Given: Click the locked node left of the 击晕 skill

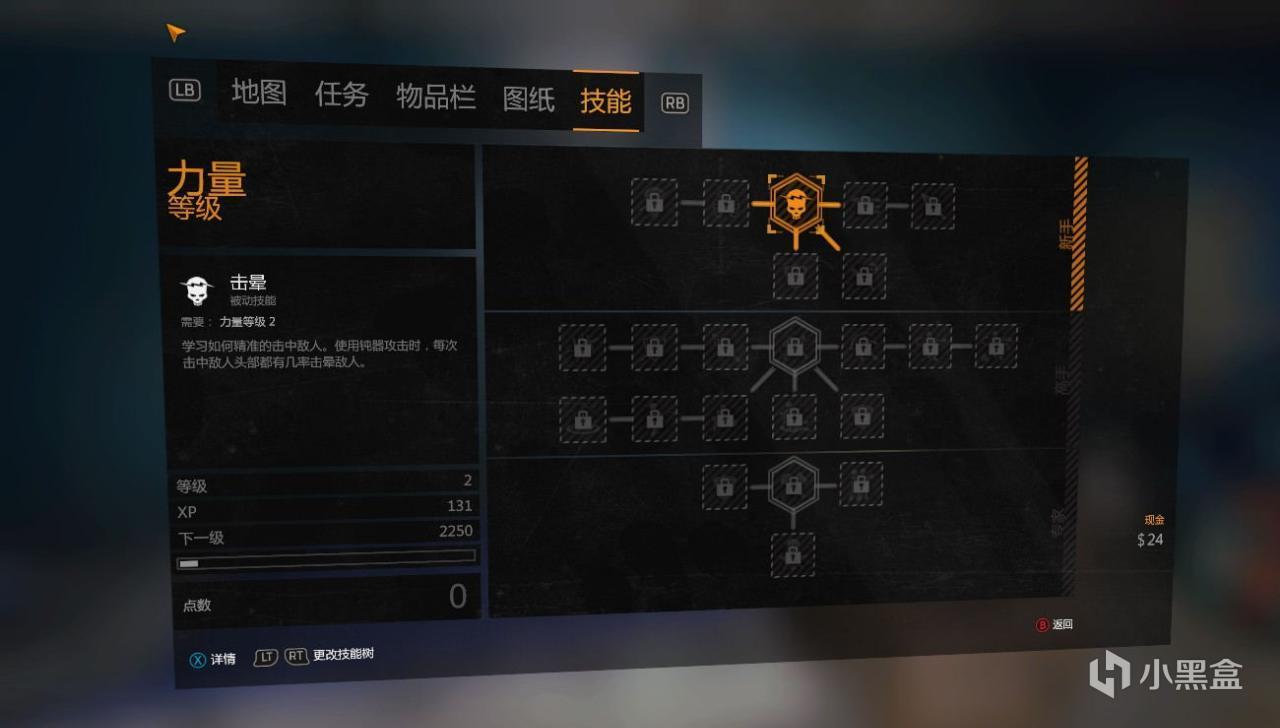Looking at the screenshot, I should 725,203.
